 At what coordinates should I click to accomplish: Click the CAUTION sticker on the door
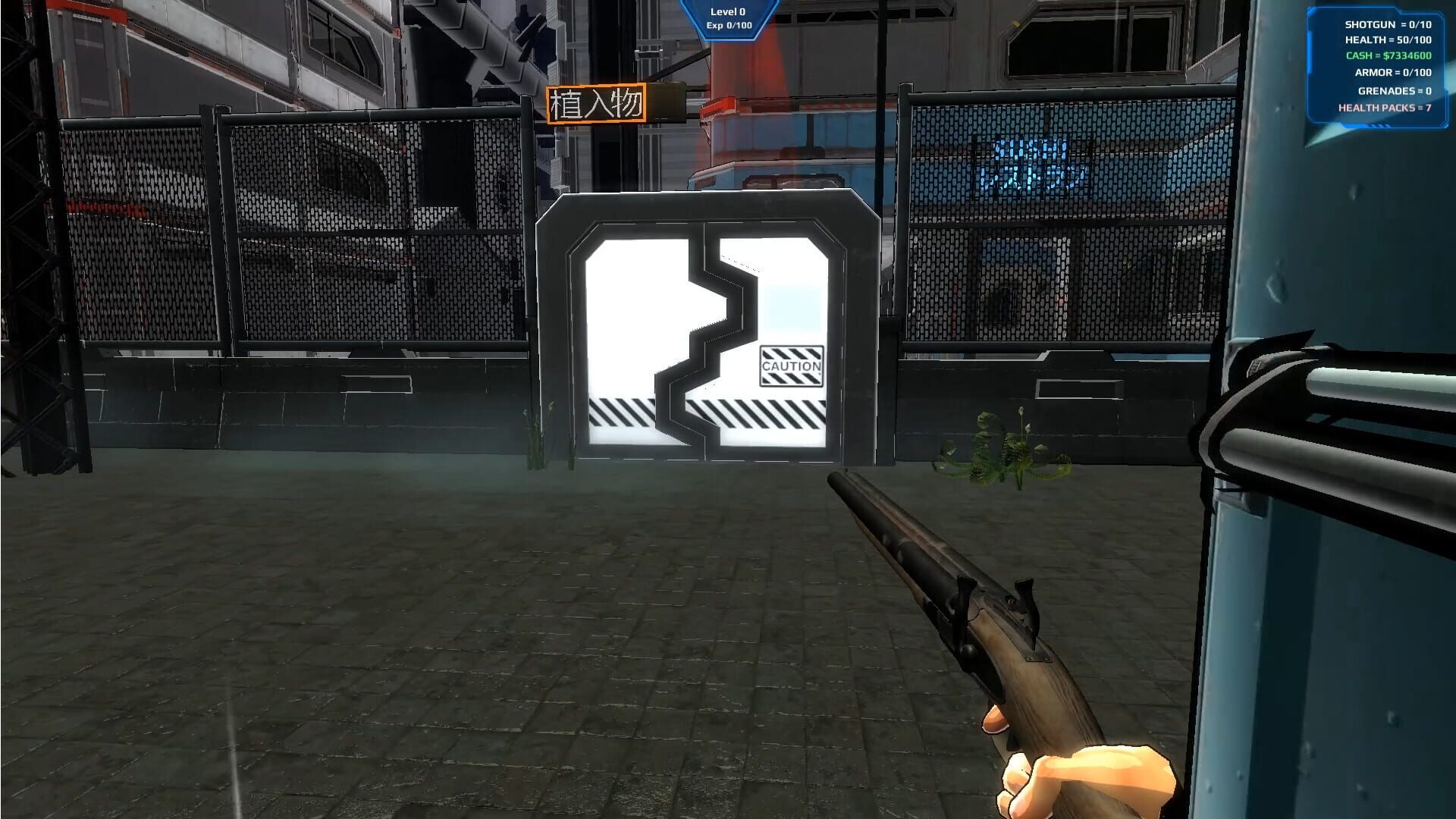click(x=792, y=366)
